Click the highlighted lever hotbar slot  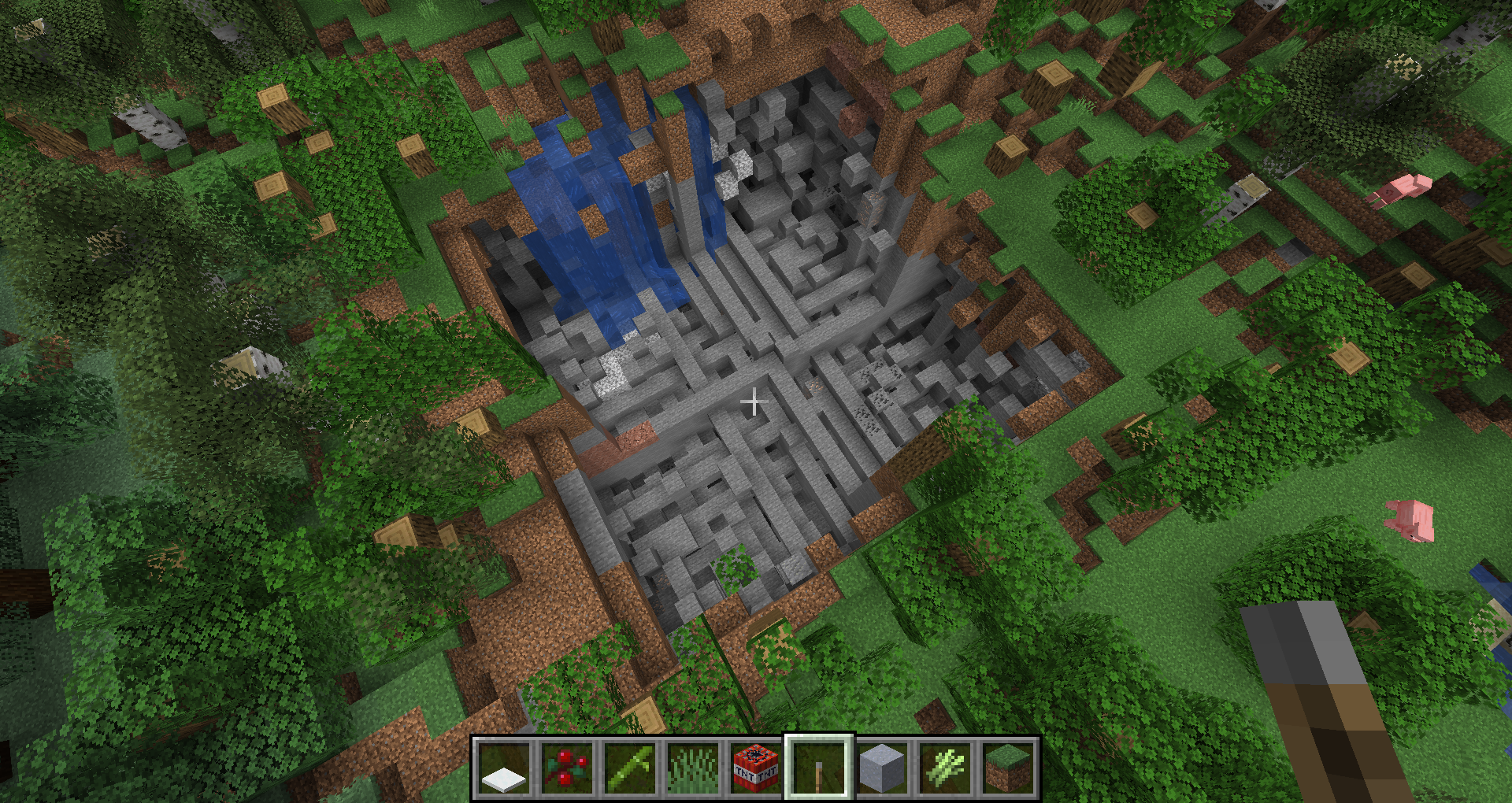tap(819, 768)
